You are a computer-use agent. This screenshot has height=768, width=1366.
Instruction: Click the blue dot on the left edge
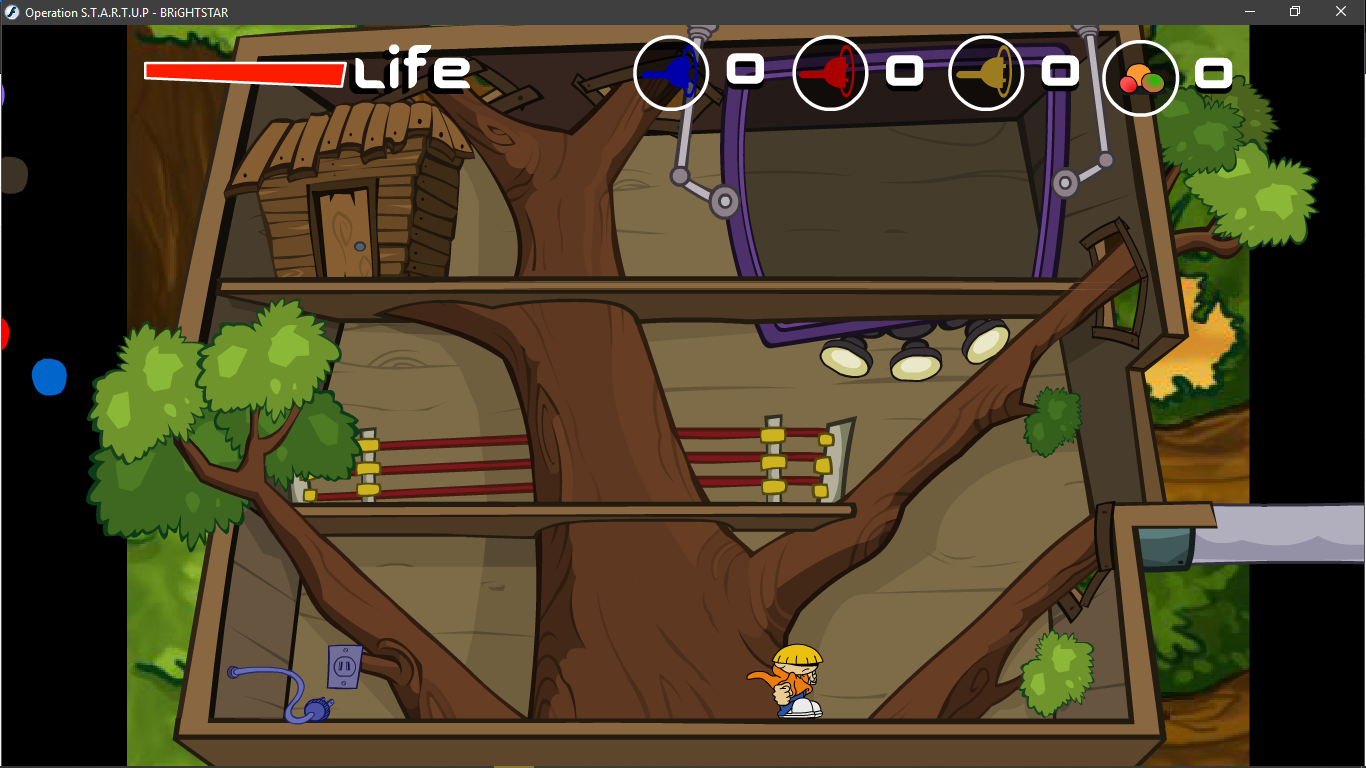pyautogui.click(x=50, y=377)
